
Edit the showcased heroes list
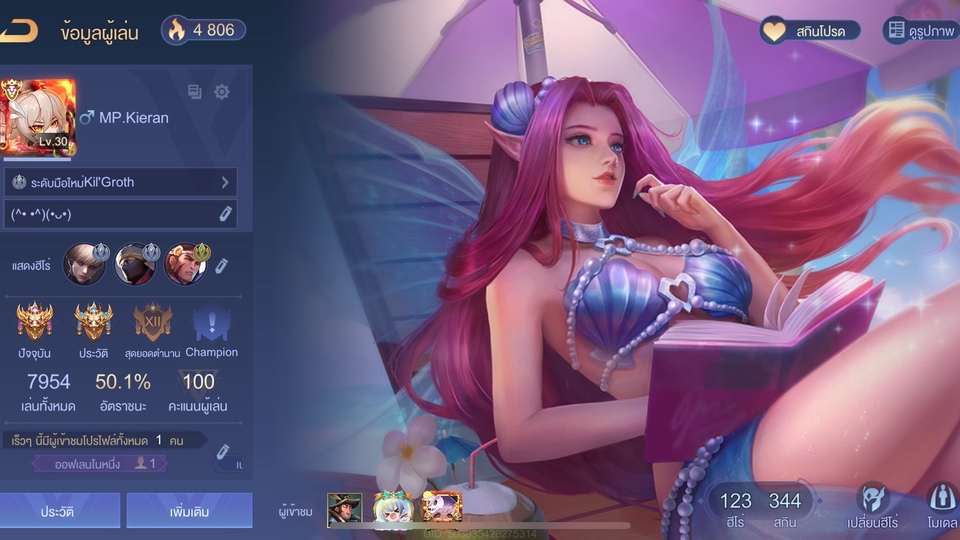[222, 265]
